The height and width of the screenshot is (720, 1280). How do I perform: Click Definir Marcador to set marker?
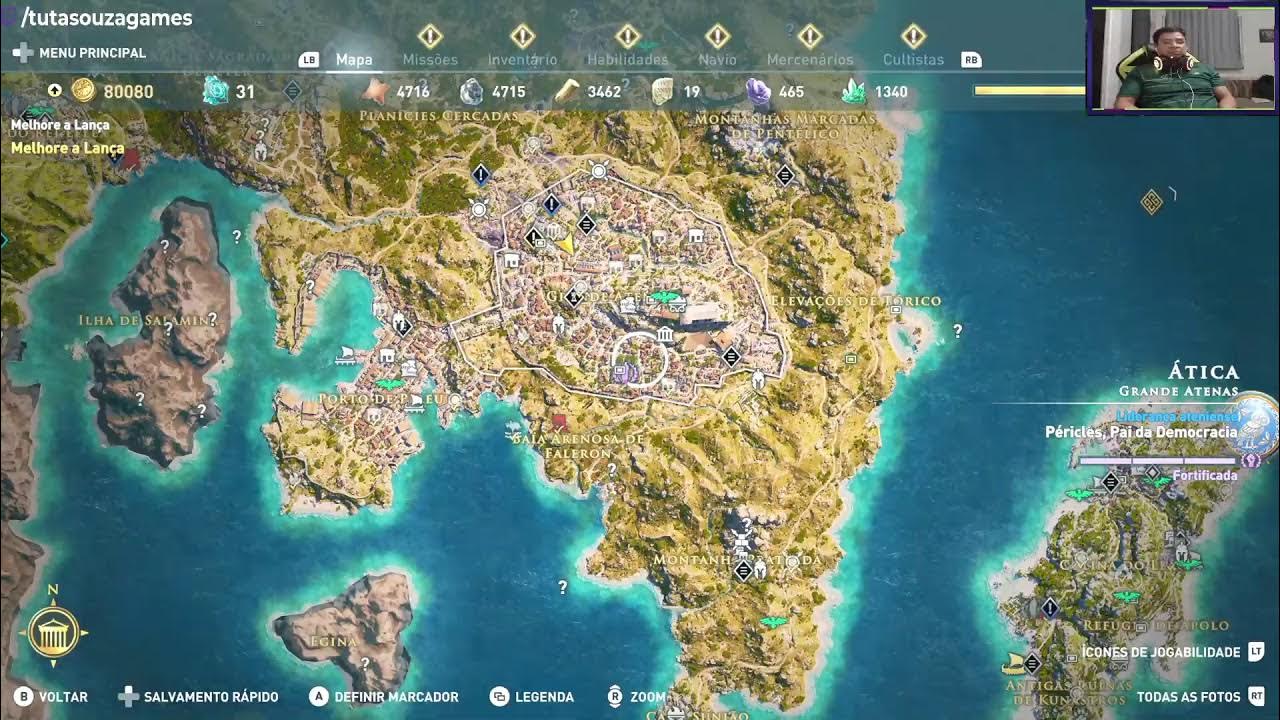pyautogui.click(x=384, y=697)
